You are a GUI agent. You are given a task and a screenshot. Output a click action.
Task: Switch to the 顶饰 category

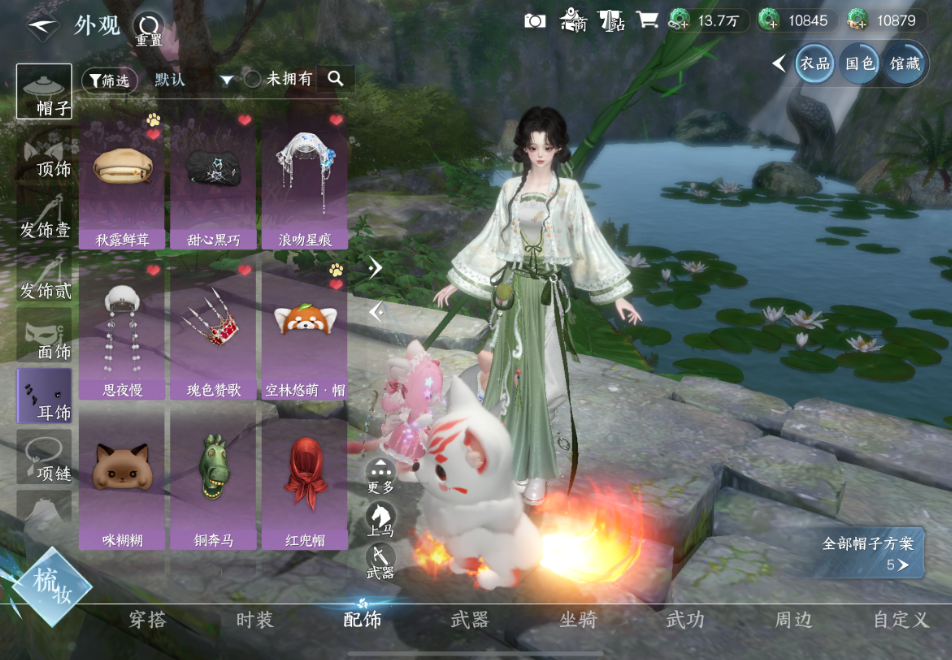(x=45, y=155)
